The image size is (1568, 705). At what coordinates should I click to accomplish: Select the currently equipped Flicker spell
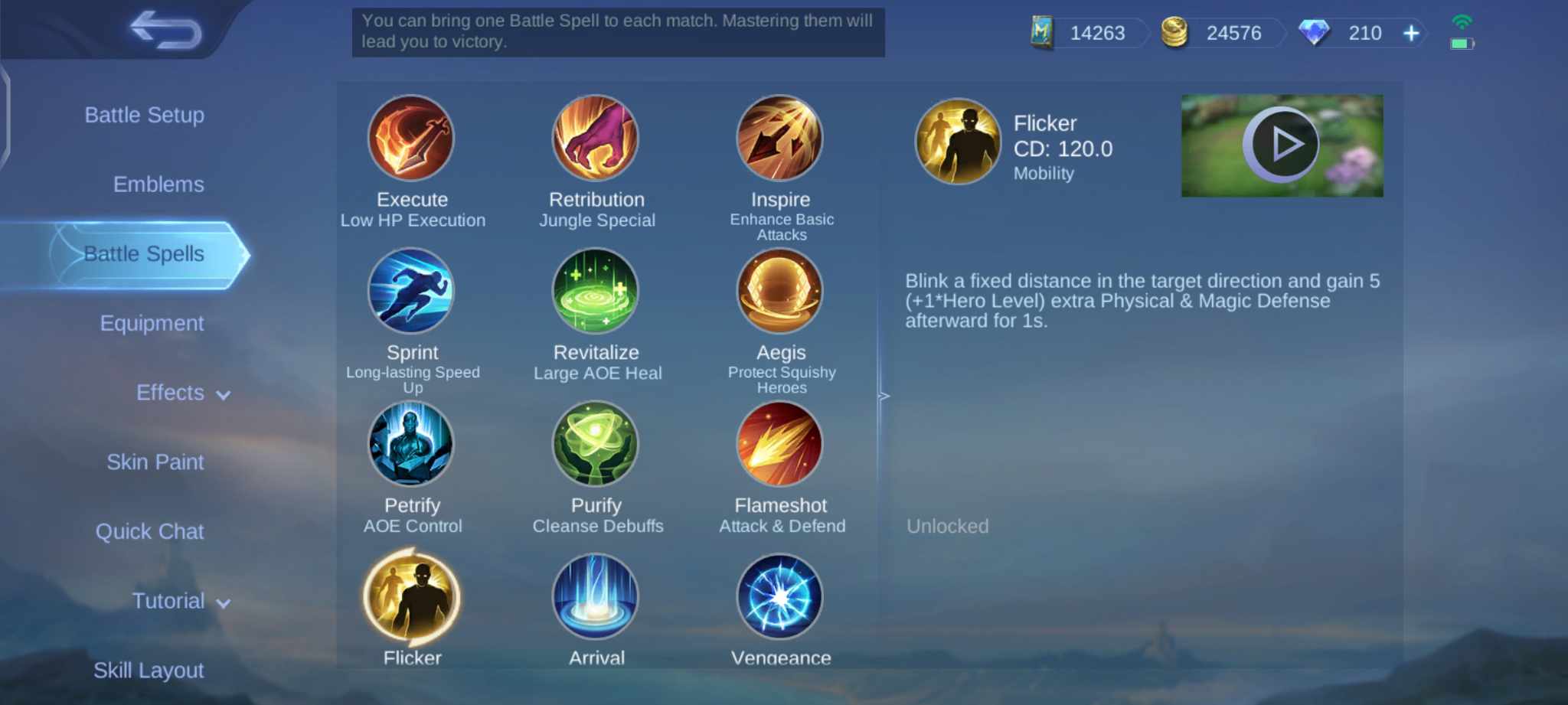412,597
